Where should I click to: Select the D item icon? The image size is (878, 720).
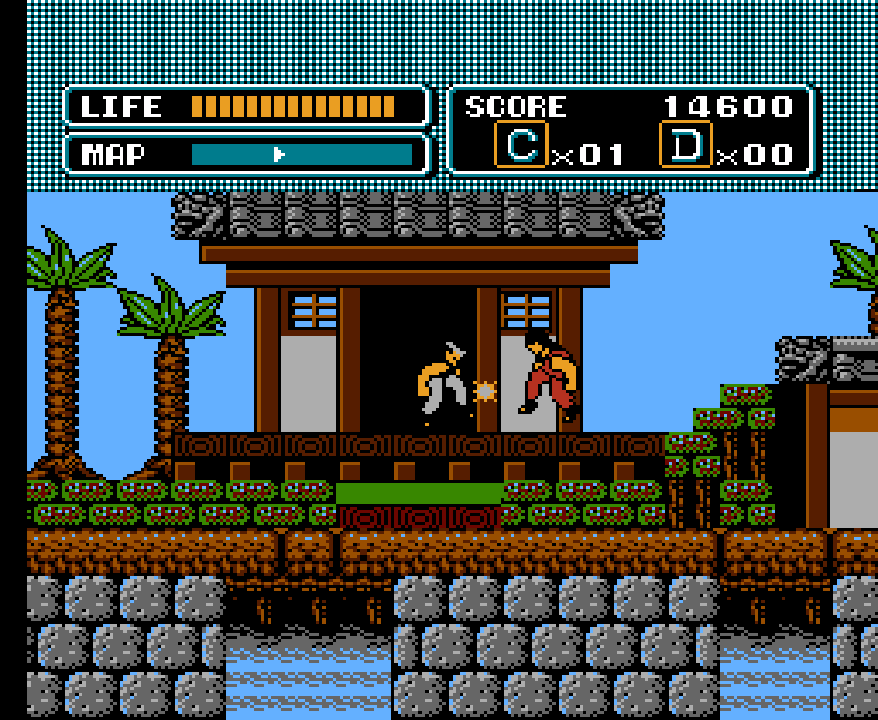[686, 145]
